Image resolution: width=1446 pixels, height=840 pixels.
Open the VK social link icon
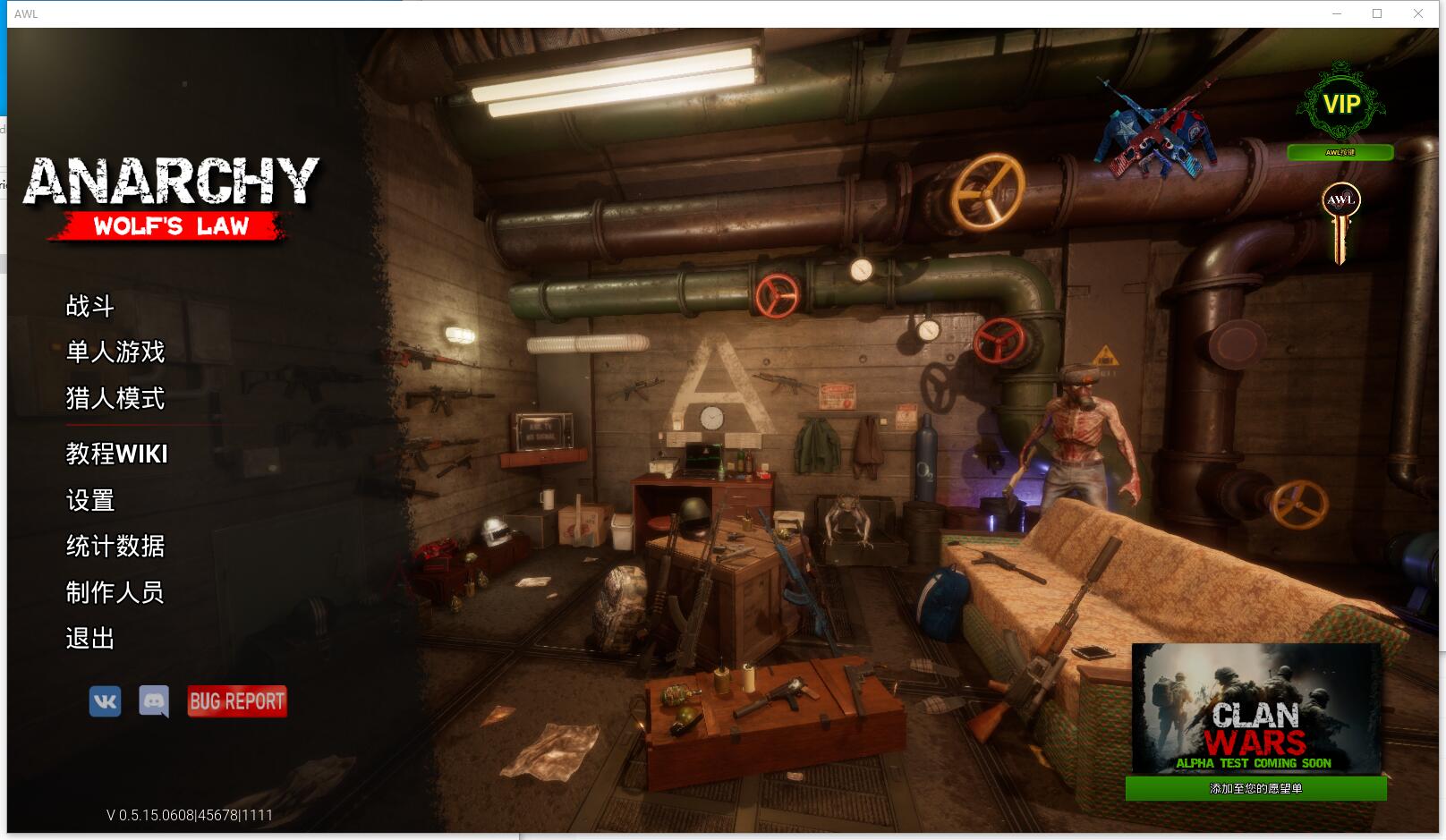tap(105, 701)
